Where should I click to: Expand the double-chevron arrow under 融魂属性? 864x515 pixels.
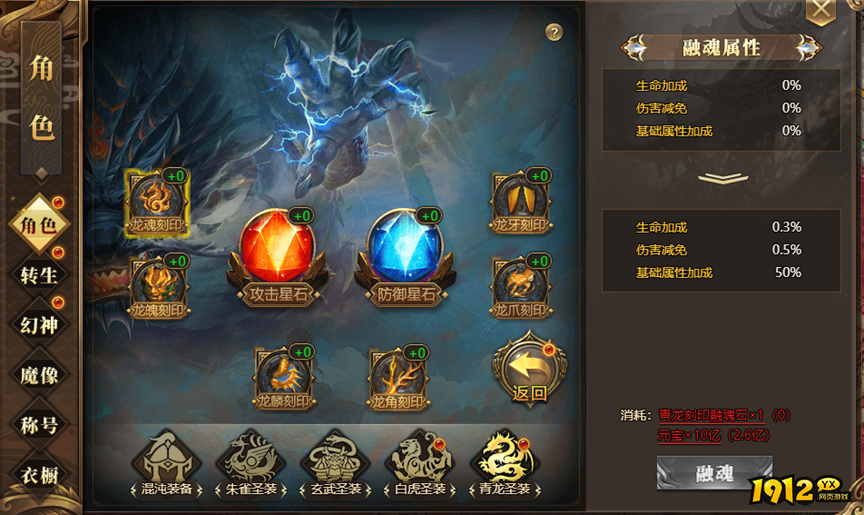[722, 178]
